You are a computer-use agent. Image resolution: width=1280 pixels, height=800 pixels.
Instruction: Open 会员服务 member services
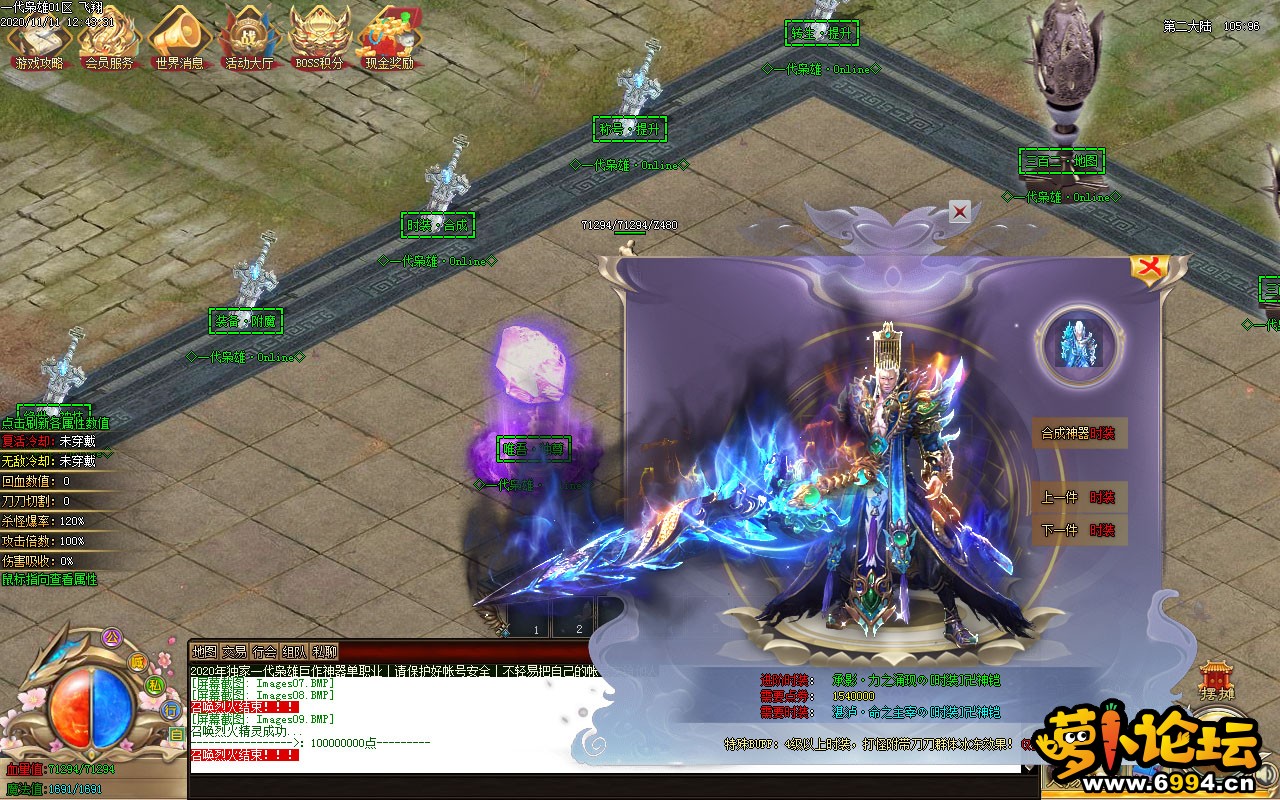click(109, 42)
